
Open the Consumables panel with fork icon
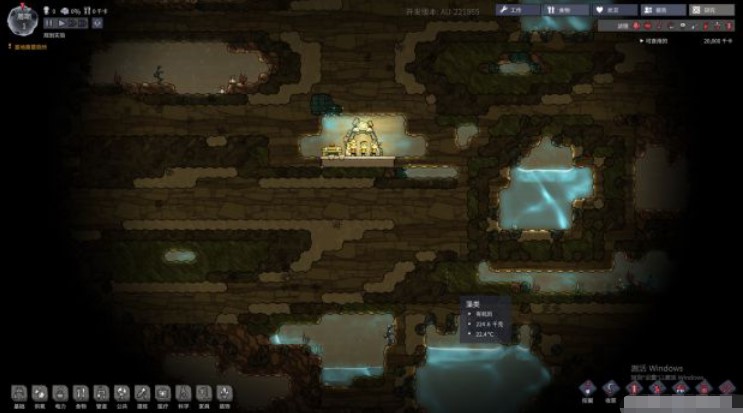click(567, 9)
